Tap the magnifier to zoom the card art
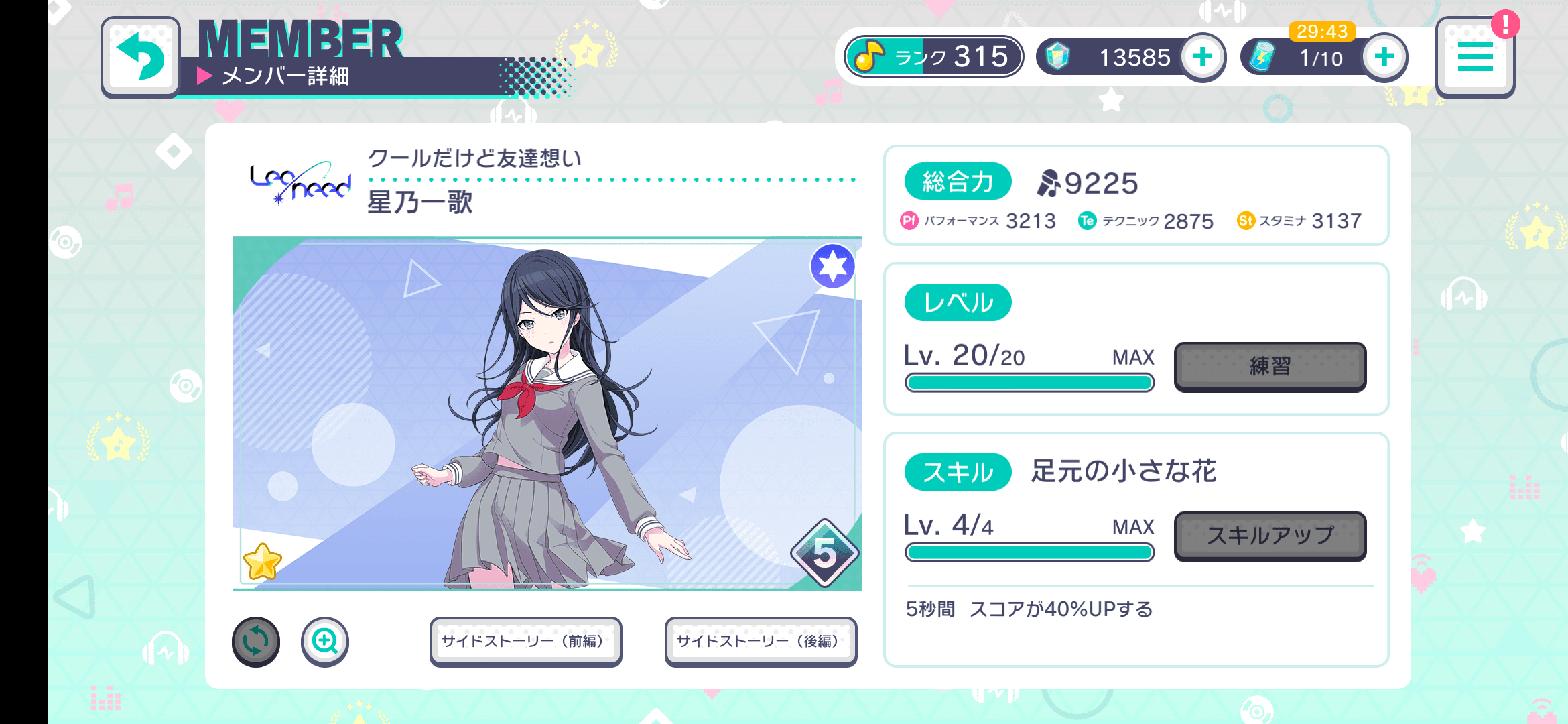 [324, 641]
